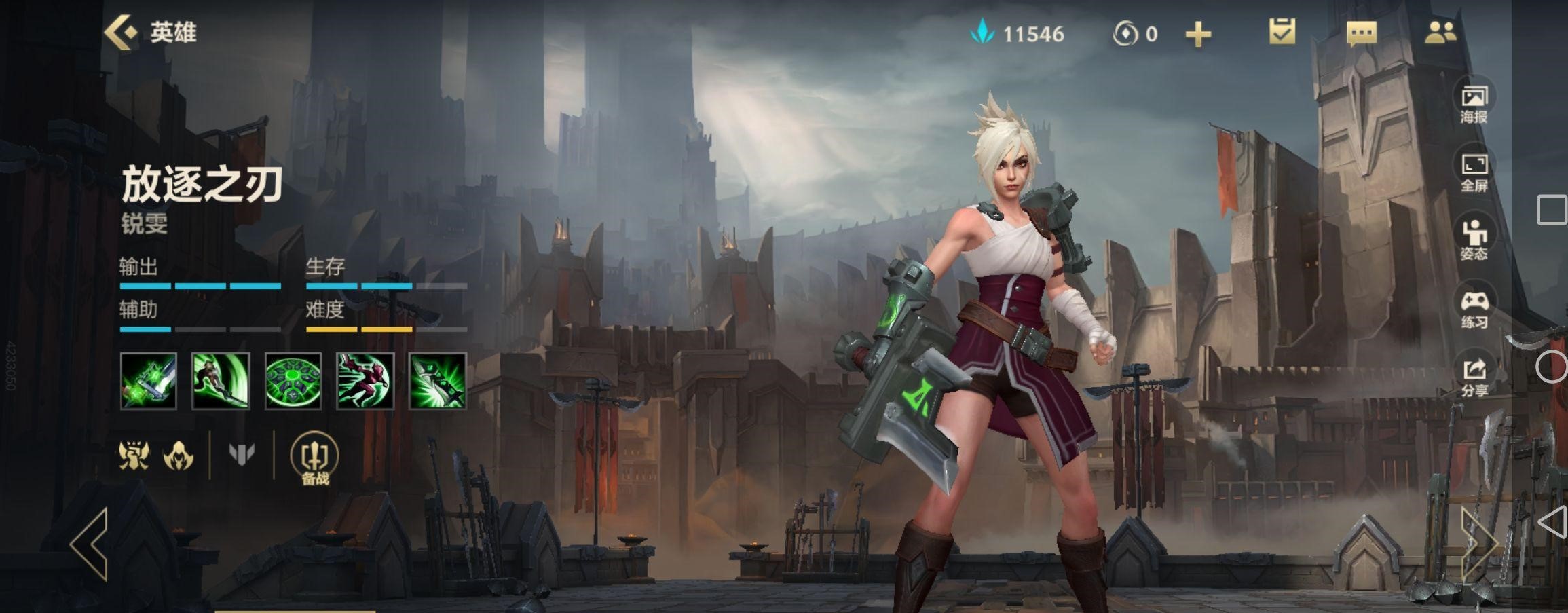Switch to 全屏 fullscreen view
Image resolution: width=1568 pixels, height=613 pixels.
pos(1474,172)
